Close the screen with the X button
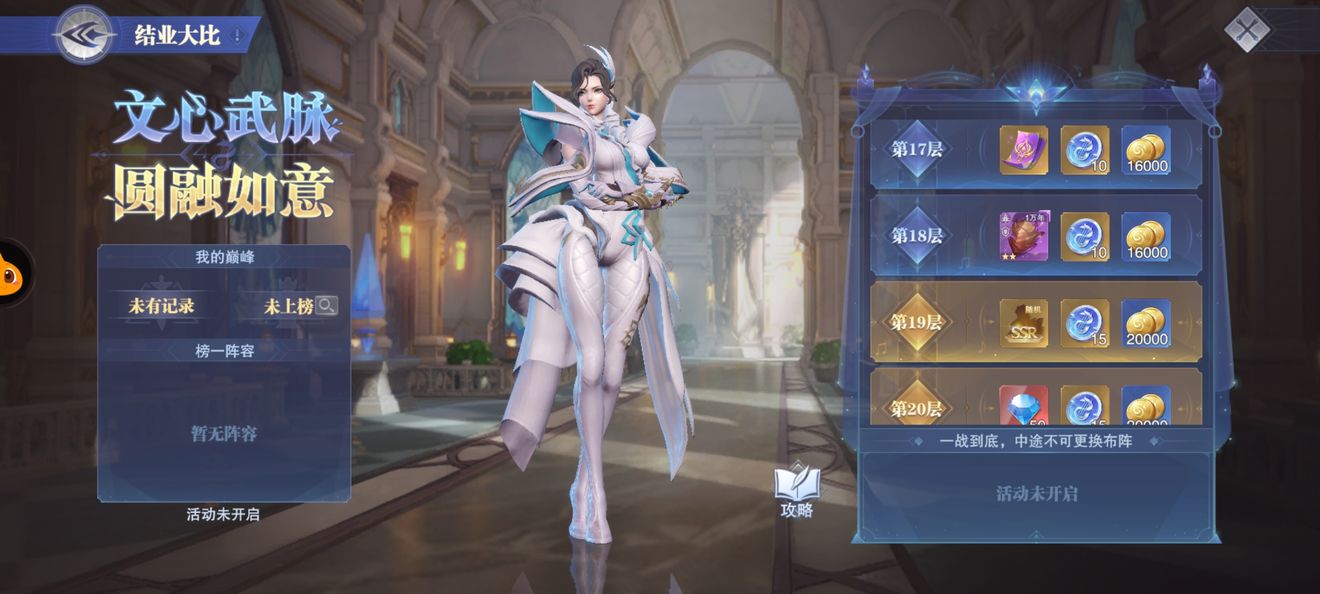1320x594 pixels. click(1246, 29)
